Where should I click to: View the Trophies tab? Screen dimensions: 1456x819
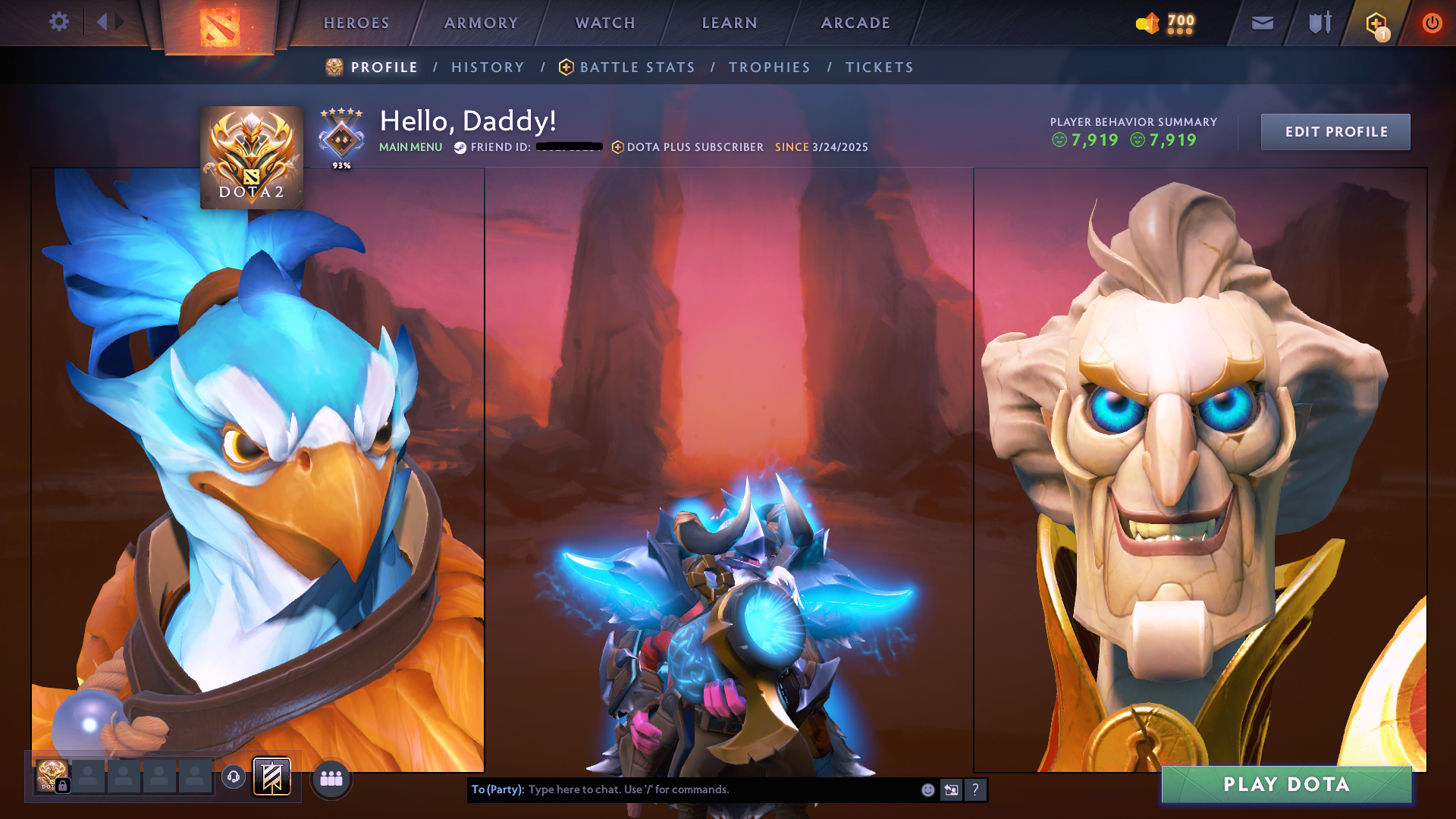[770, 67]
